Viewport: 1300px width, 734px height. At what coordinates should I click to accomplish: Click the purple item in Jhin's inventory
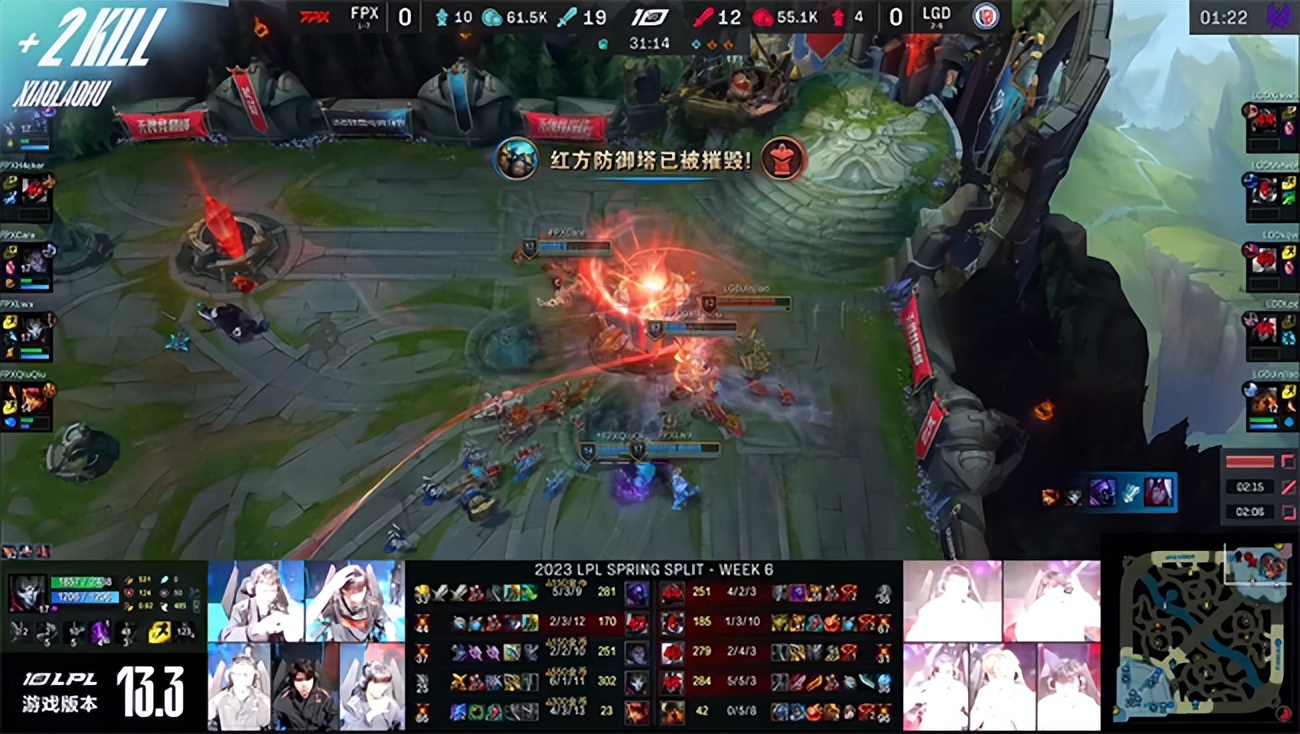99,631
